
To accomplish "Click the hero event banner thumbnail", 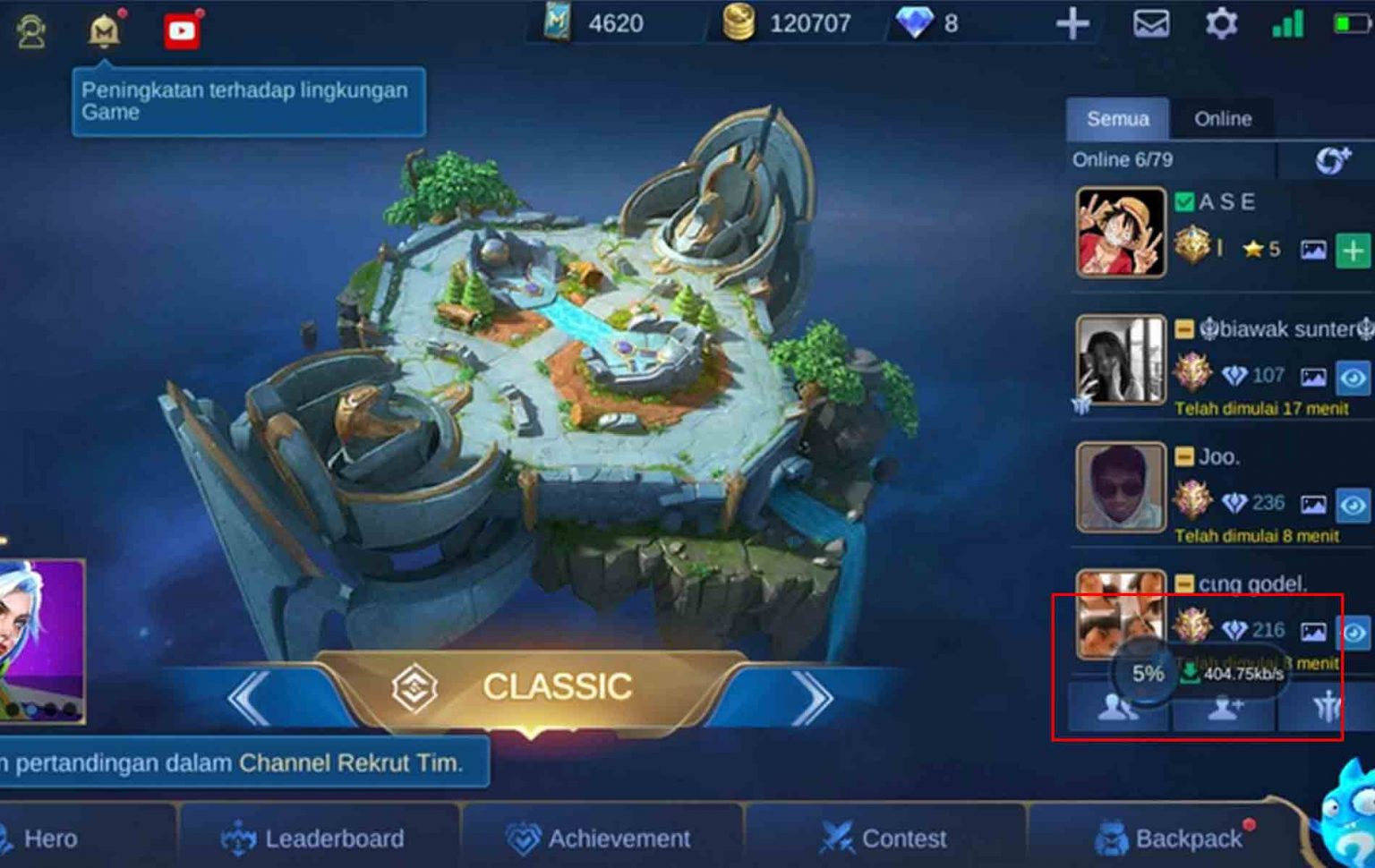I will [x=41, y=640].
